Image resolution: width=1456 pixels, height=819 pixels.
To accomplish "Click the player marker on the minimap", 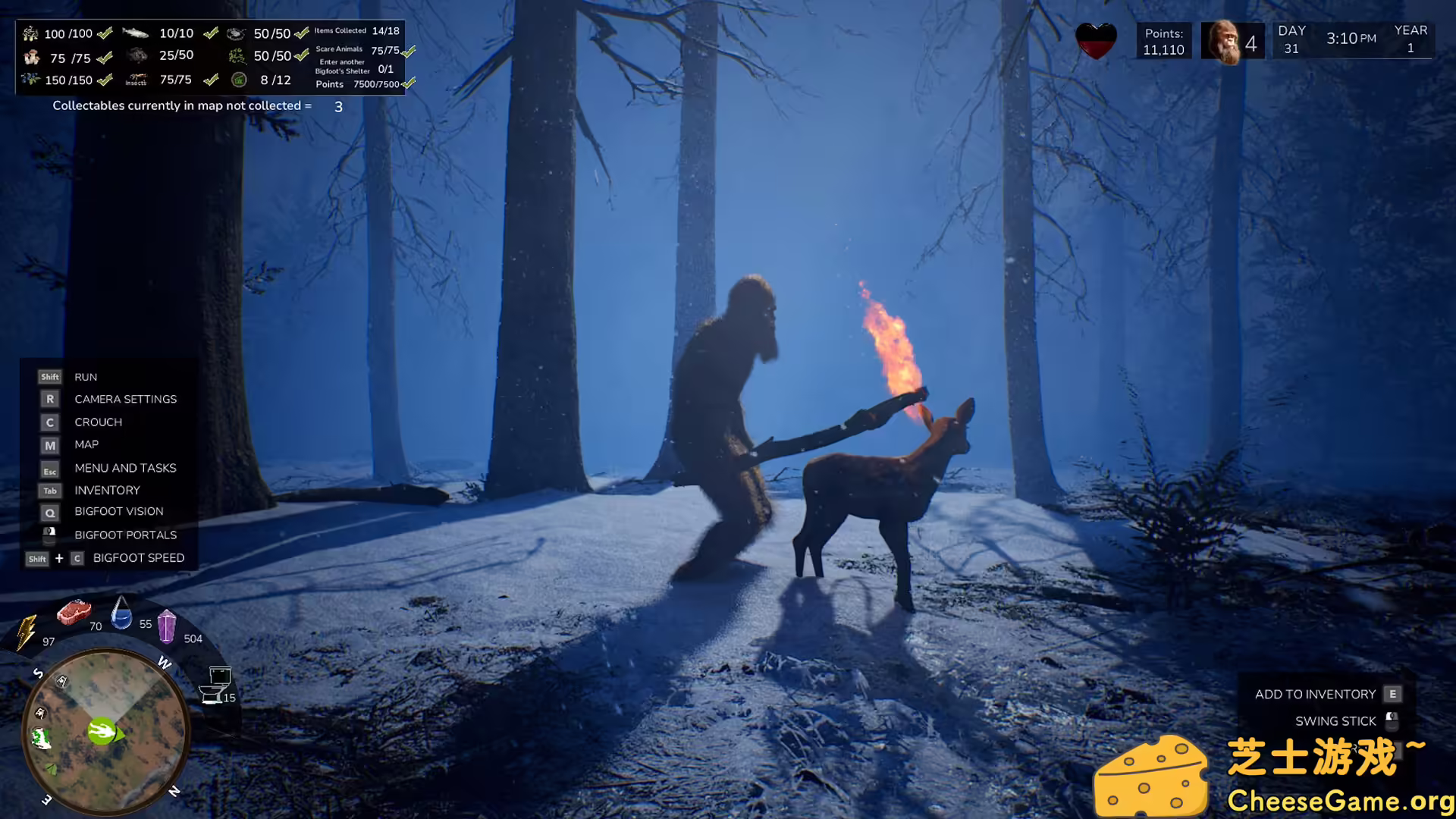I will click(x=103, y=733).
